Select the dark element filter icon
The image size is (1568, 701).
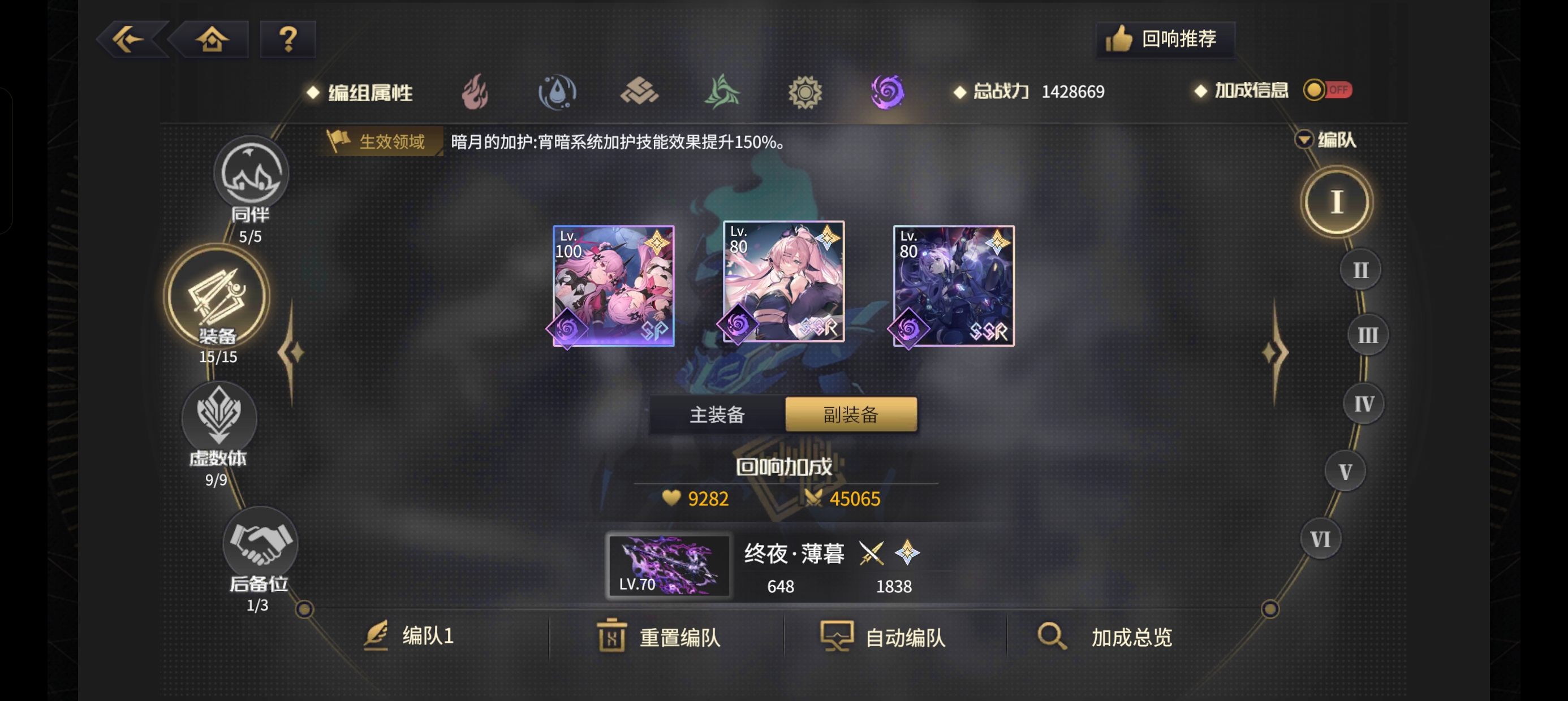pos(888,92)
